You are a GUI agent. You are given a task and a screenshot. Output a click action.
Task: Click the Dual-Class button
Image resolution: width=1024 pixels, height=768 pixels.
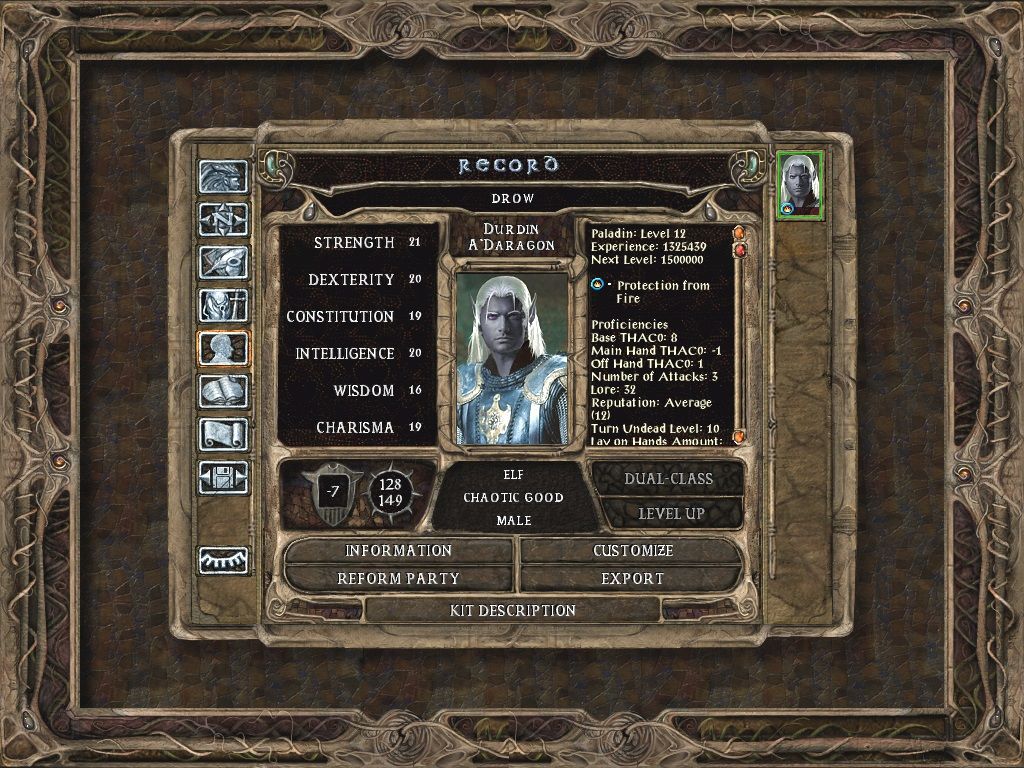coord(668,479)
